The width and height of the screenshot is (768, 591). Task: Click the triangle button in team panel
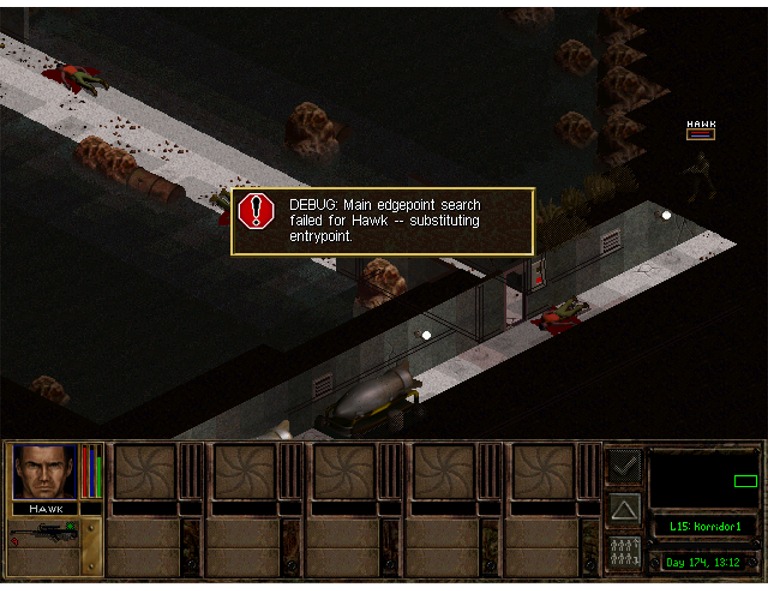[625, 509]
